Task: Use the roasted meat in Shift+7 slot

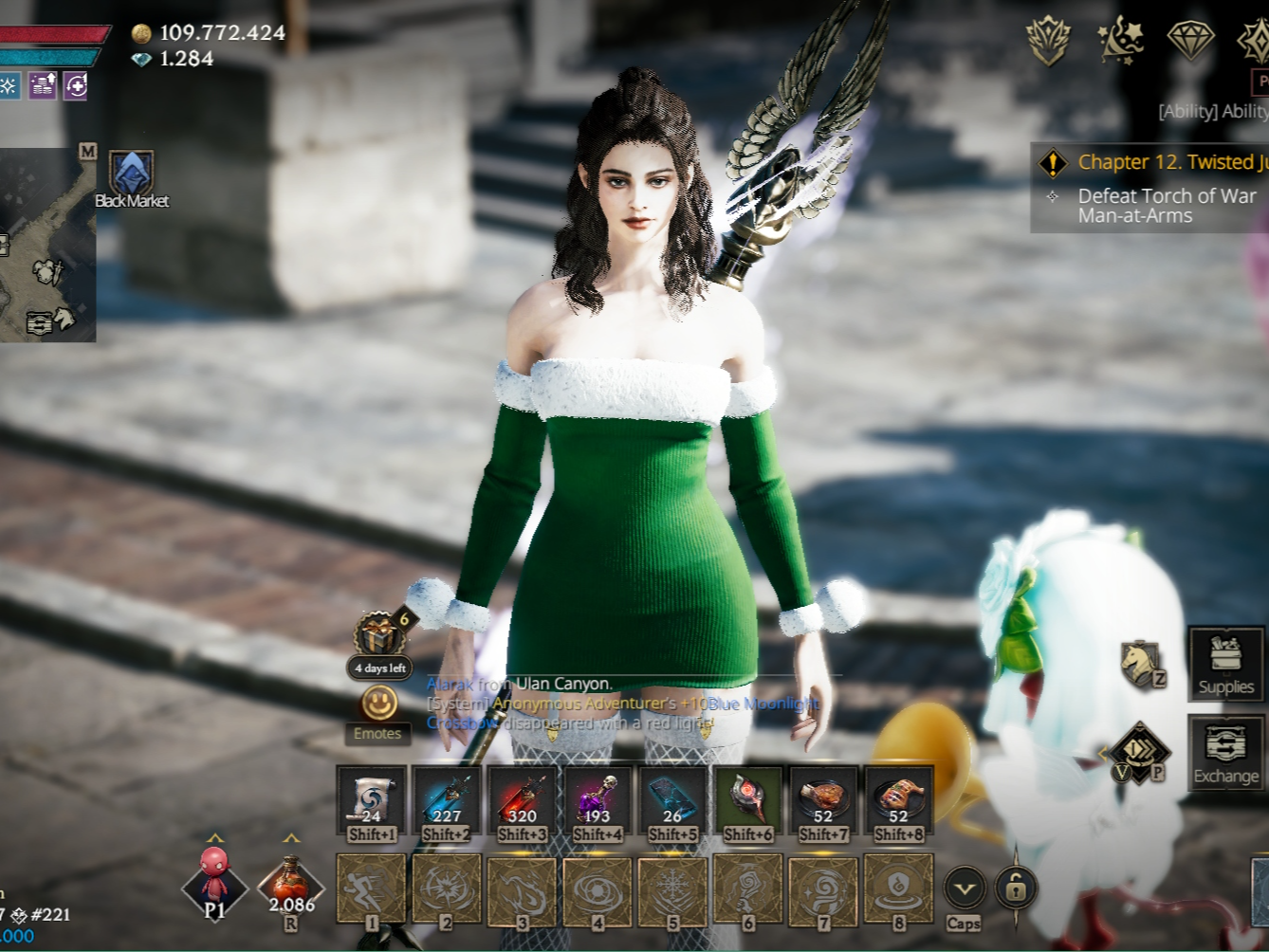Action: pyautogui.click(x=823, y=796)
